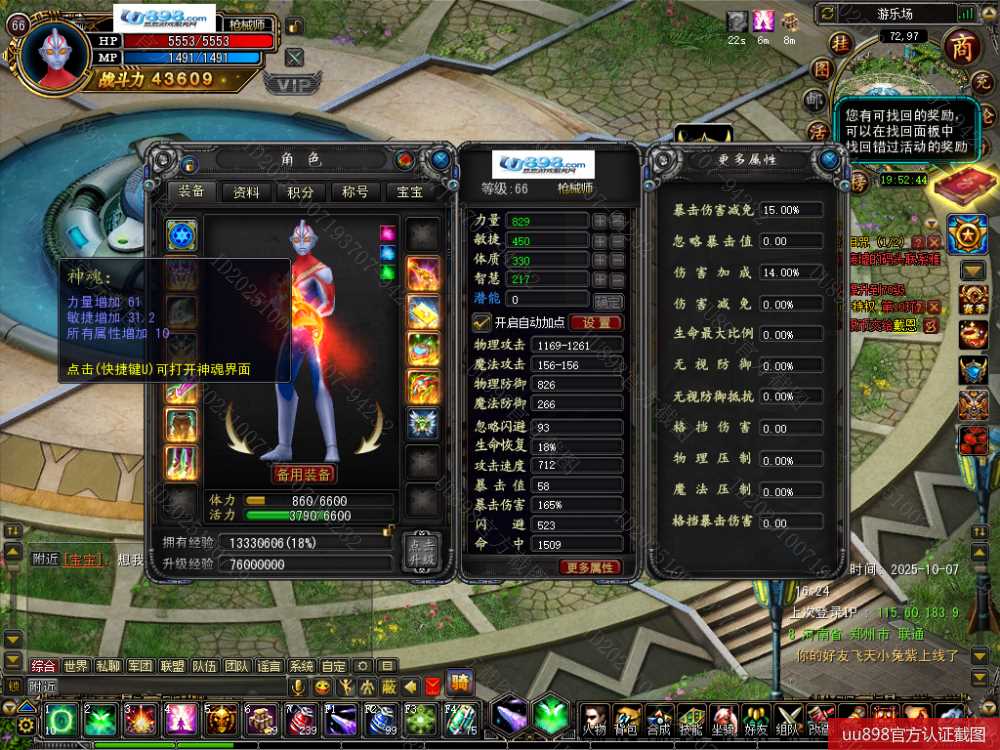Open the 背包 bag menu
Viewport: 1000px width, 750px height.
click(627, 720)
